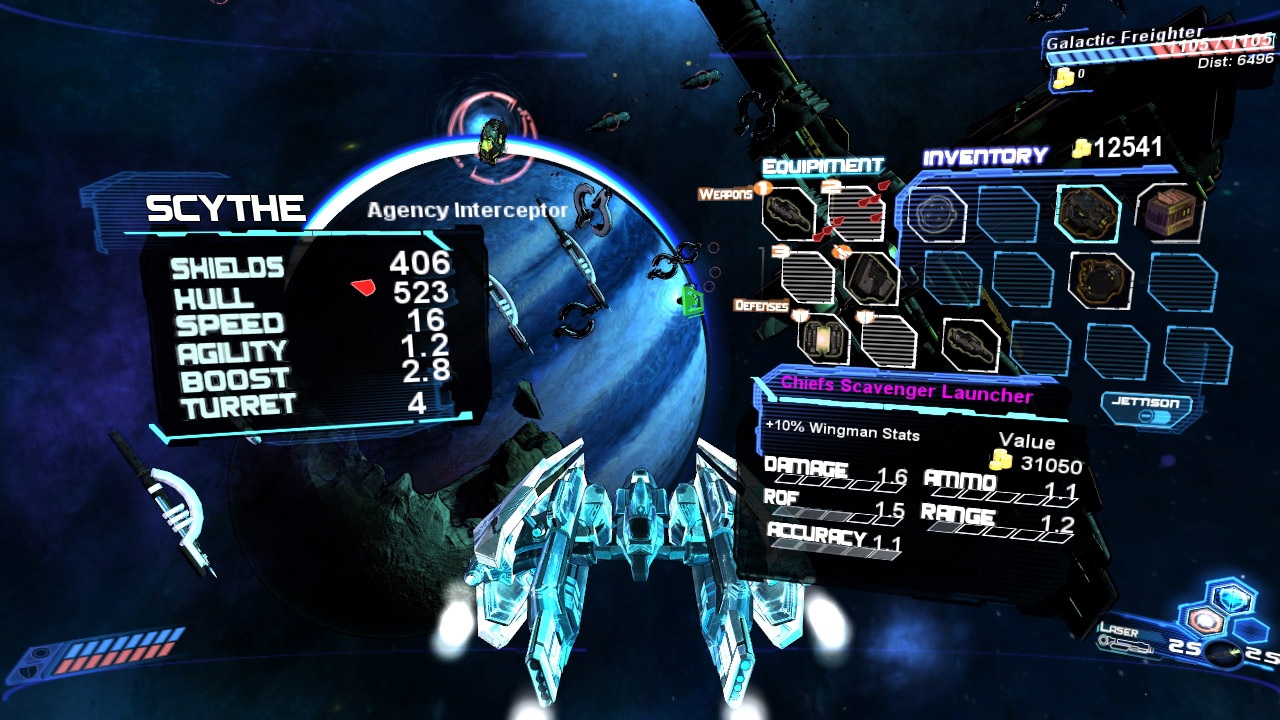Image resolution: width=1280 pixels, height=720 pixels.
Task: Select the empty weapon slot 3
Action: [x=806, y=276]
